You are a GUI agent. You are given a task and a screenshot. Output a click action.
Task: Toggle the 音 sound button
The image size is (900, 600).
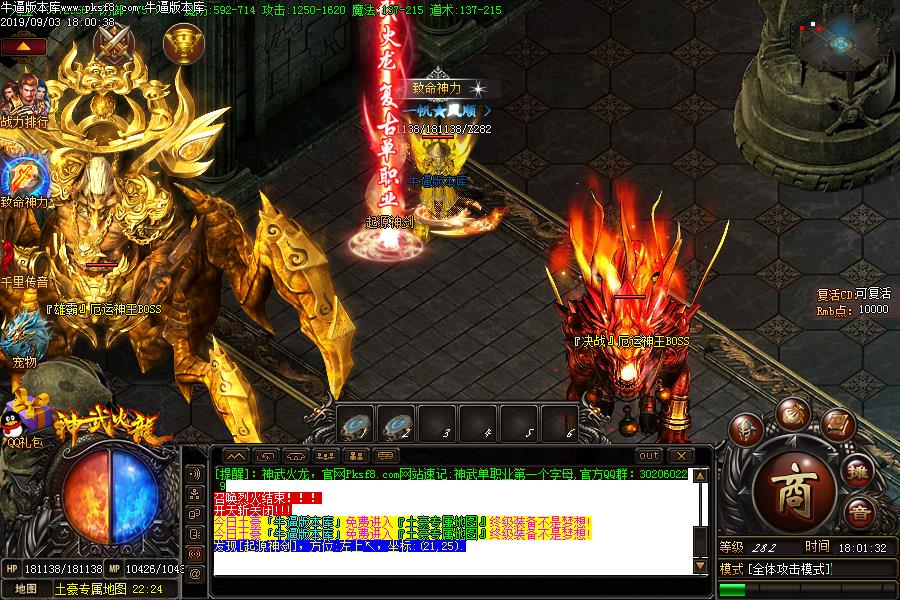[857, 514]
